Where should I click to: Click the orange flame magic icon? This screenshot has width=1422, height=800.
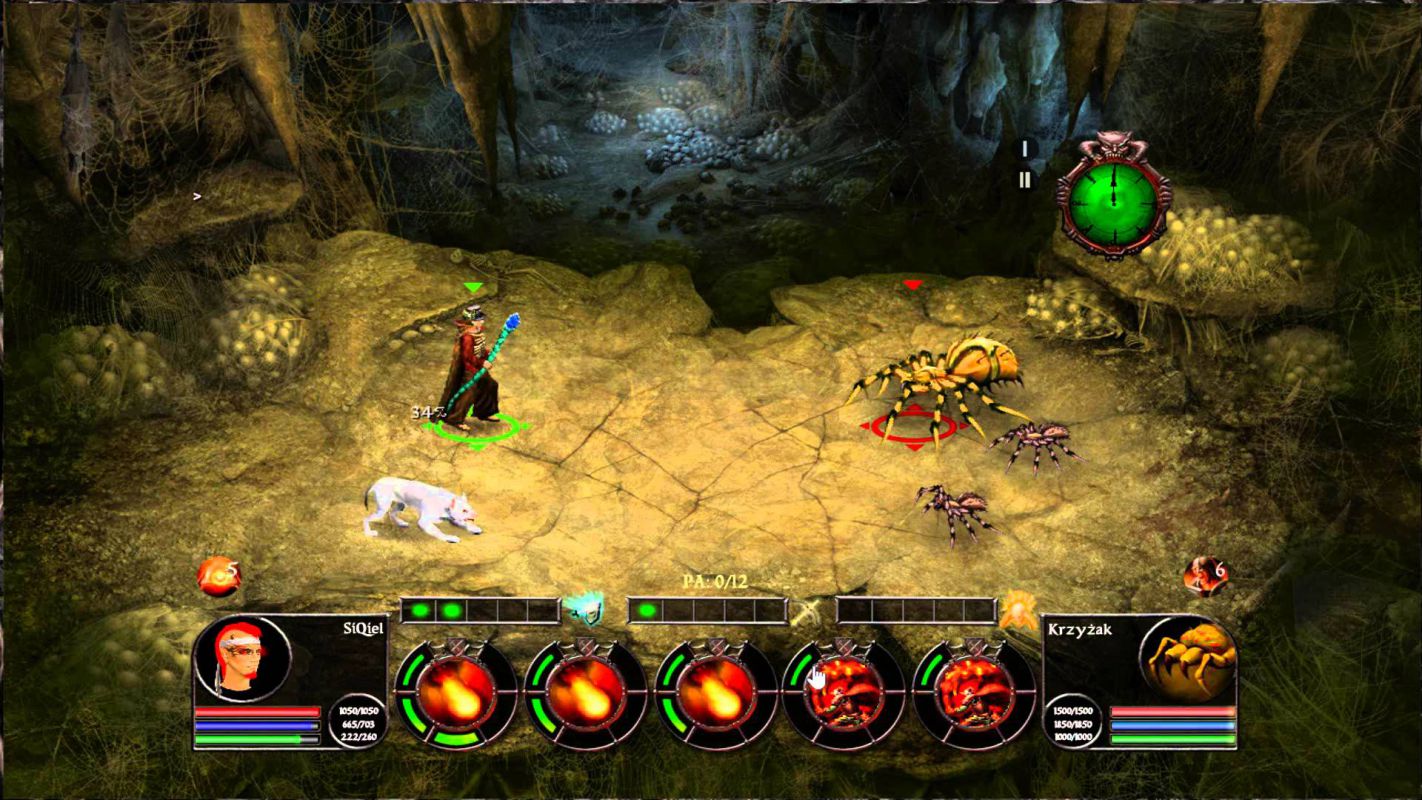point(1019,609)
